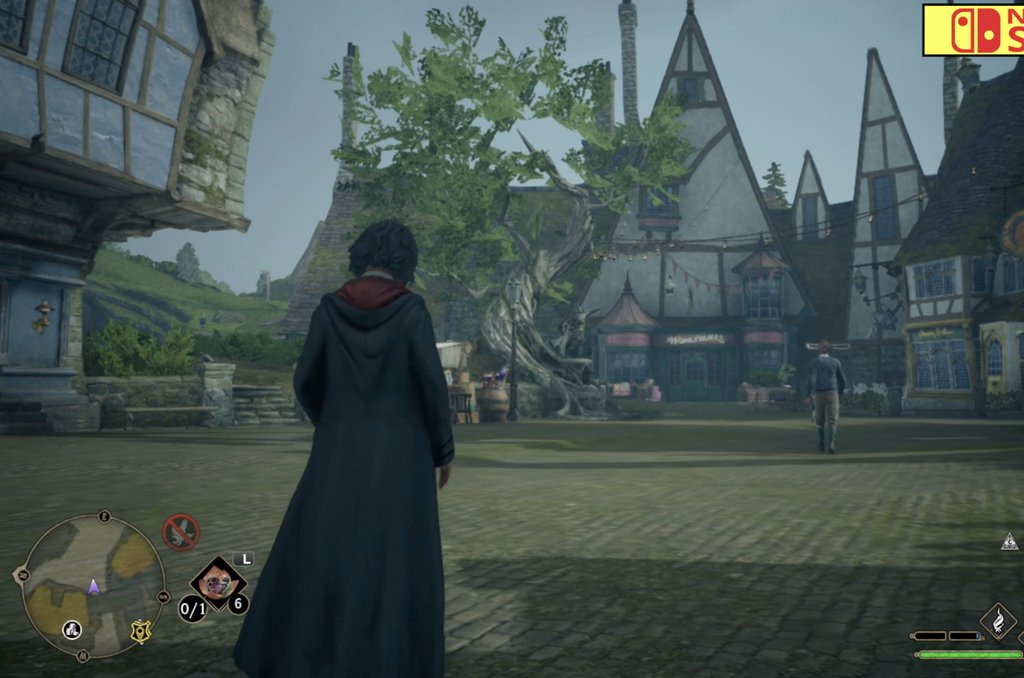The image size is (1024, 678).
Task: Select the yellow quest marker on minimap
Action: point(141,631)
